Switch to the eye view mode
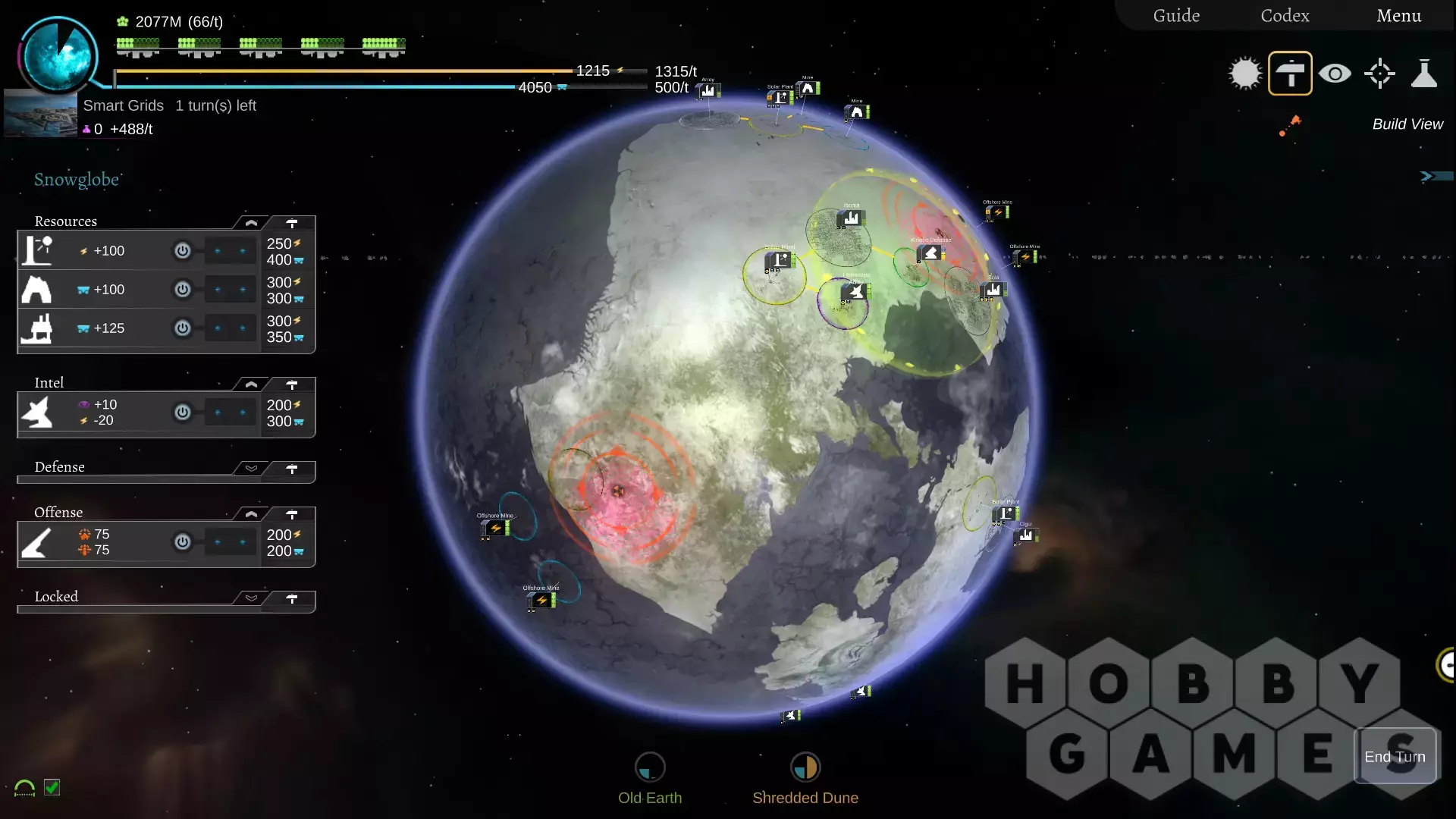The width and height of the screenshot is (1456, 819). click(x=1335, y=74)
